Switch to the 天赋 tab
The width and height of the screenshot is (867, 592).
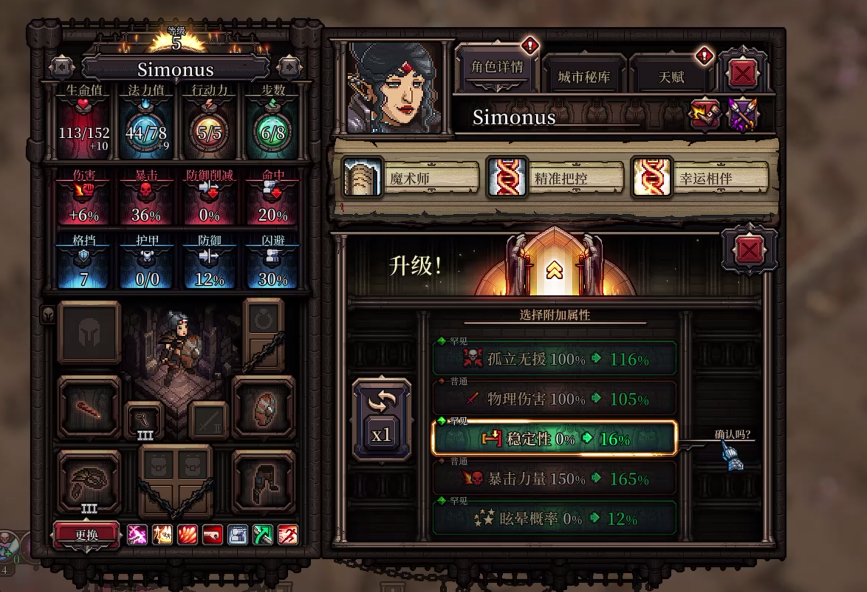click(x=670, y=75)
